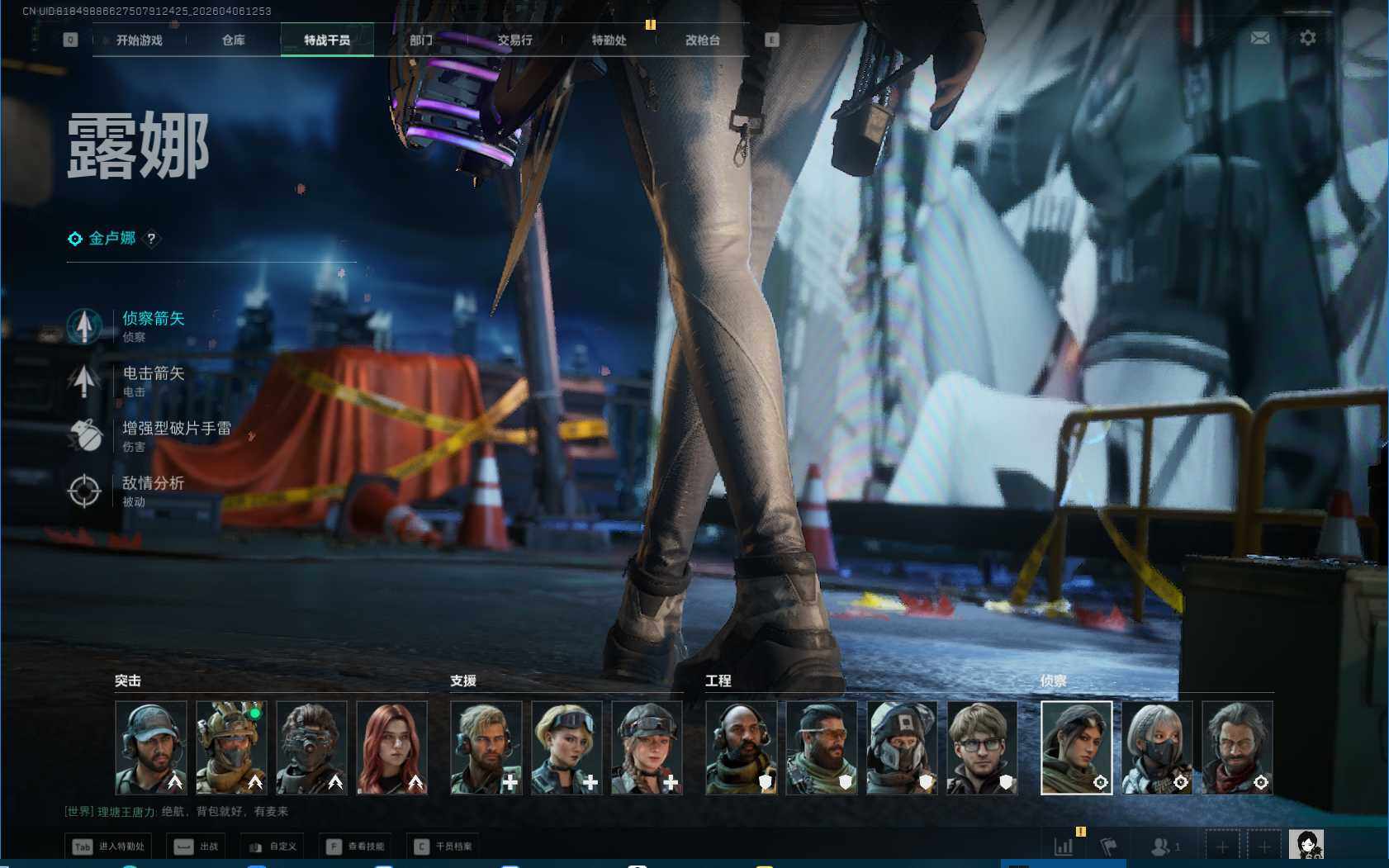Open the 开始游戏 tab

[x=140, y=40]
